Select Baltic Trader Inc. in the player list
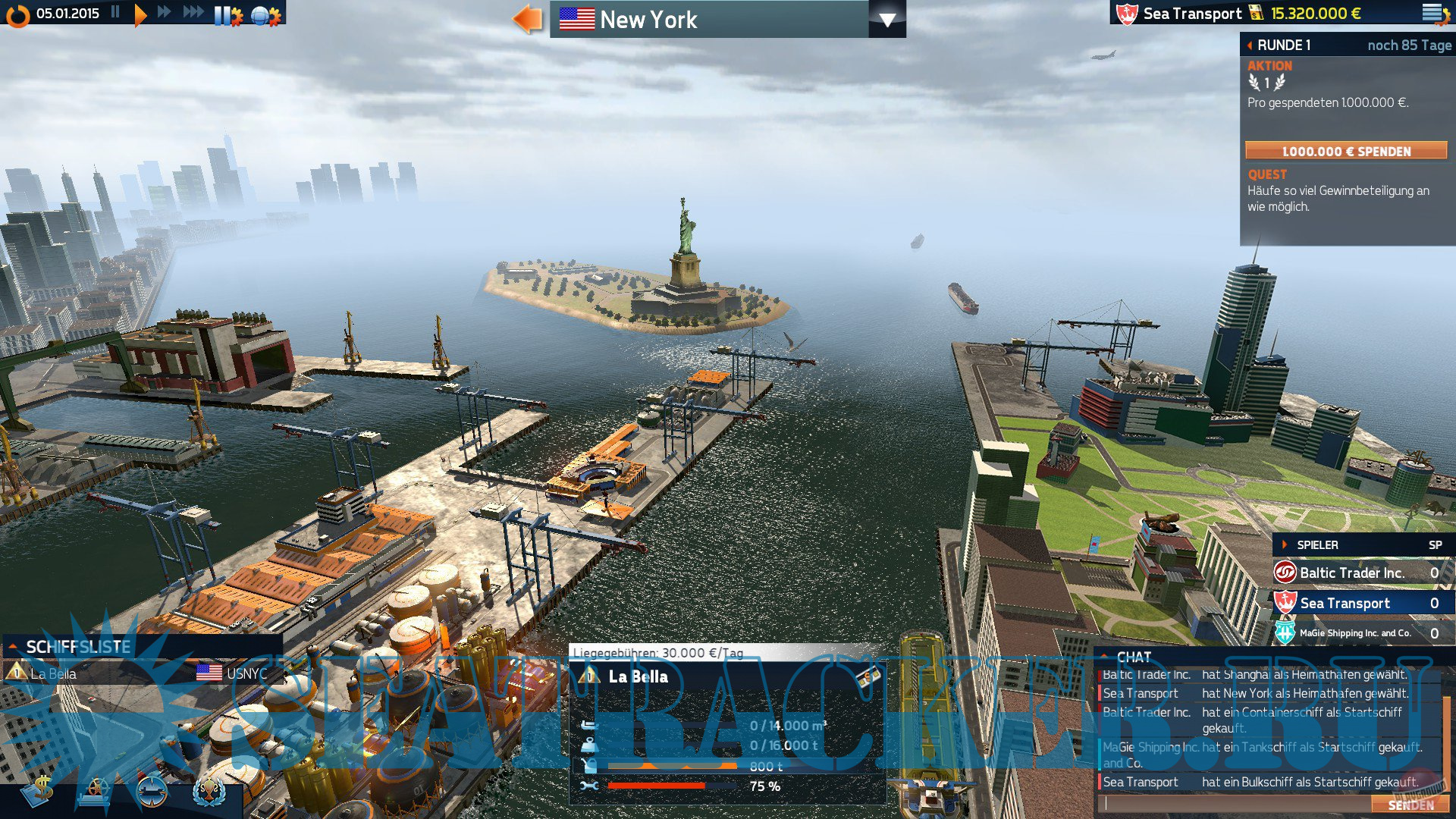1456x819 pixels. (1351, 573)
